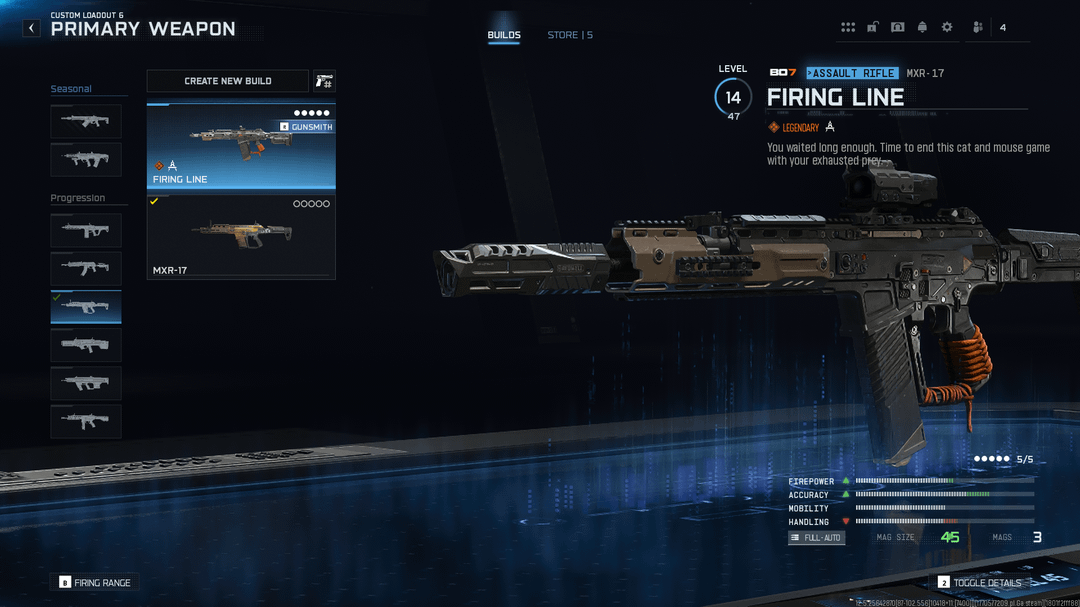Click the Create New Build button
The image size is (1080, 607).
coord(228,81)
